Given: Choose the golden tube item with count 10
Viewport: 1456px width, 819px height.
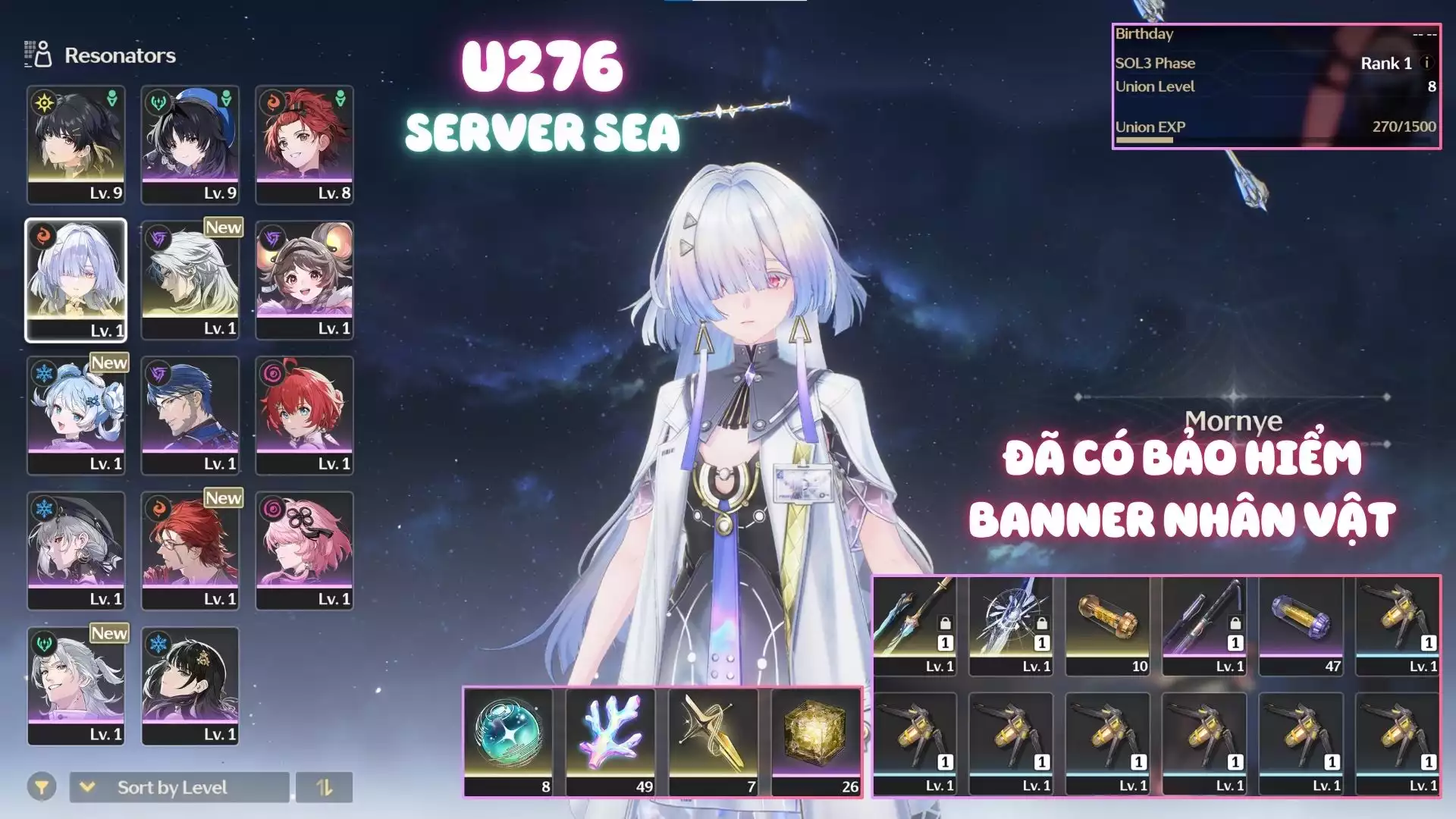Looking at the screenshot, I should pos(1107,626).
